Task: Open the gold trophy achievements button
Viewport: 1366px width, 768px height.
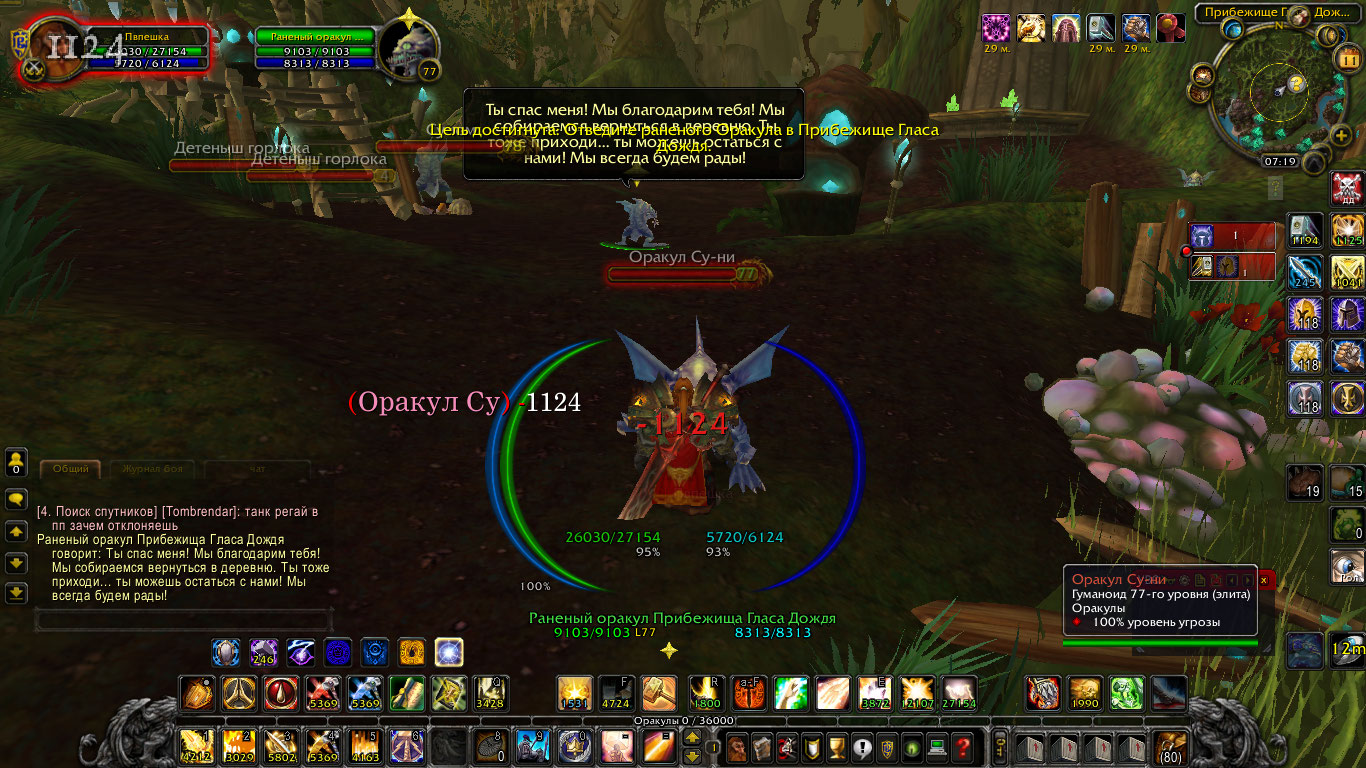Action: click(838, 746)
